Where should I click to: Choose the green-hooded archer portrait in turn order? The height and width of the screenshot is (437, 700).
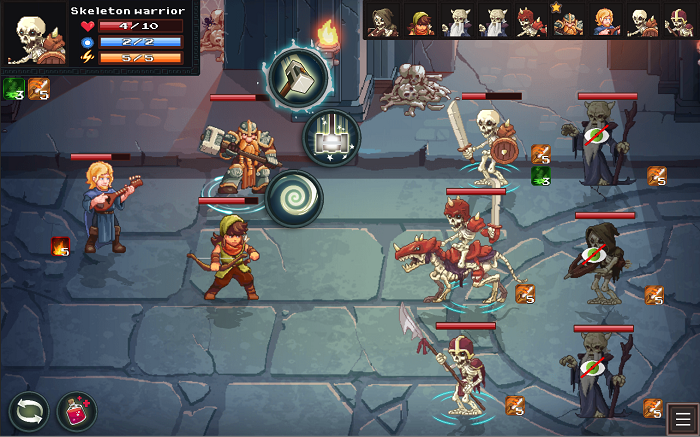(x=420, y=22)
